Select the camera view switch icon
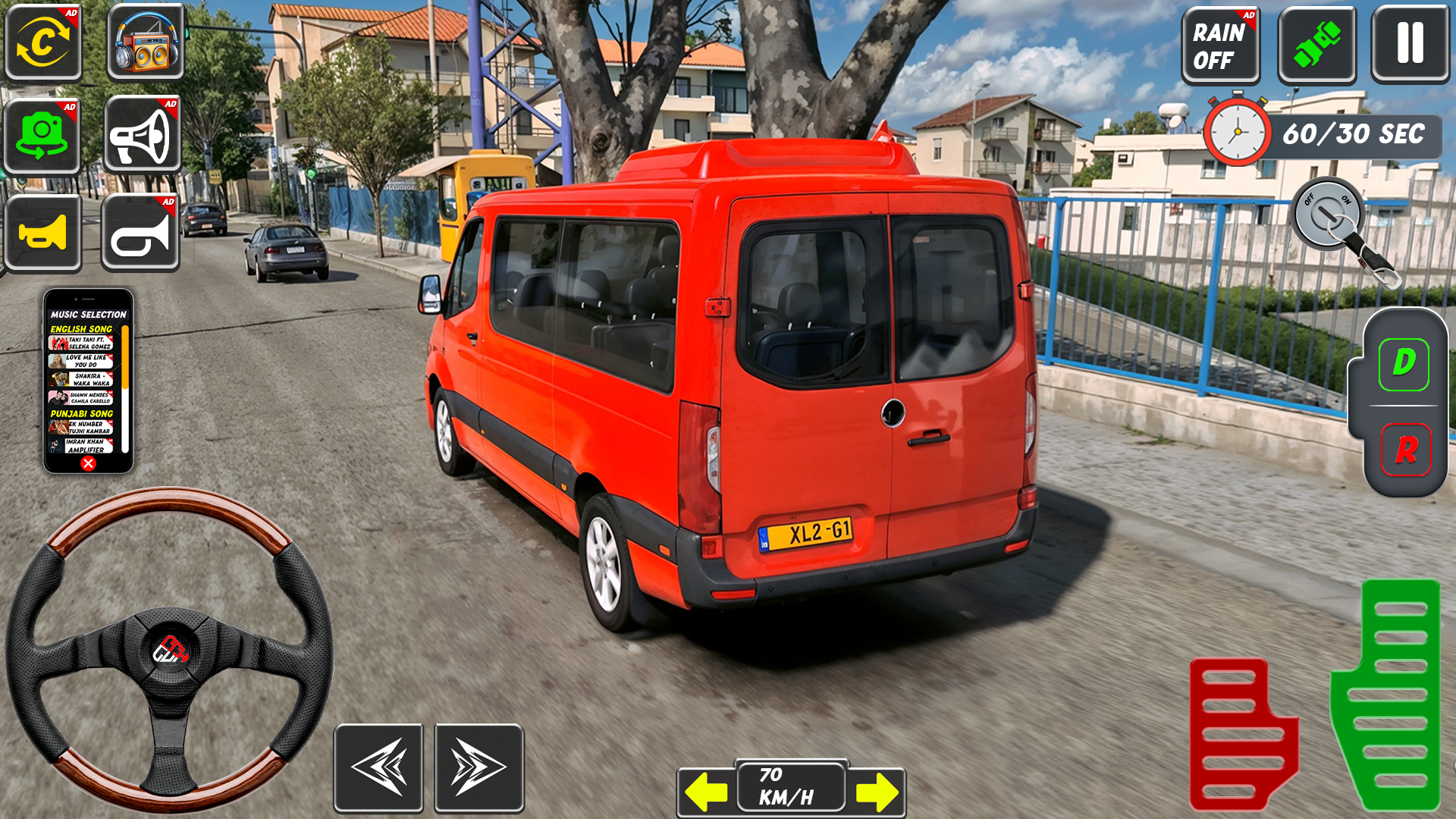 tap(43, 43)
